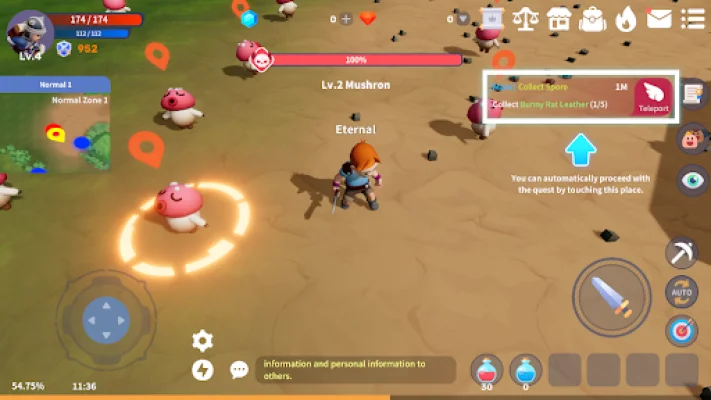
Task: Open chat via speech bubble icon
Action: [239, 370]
